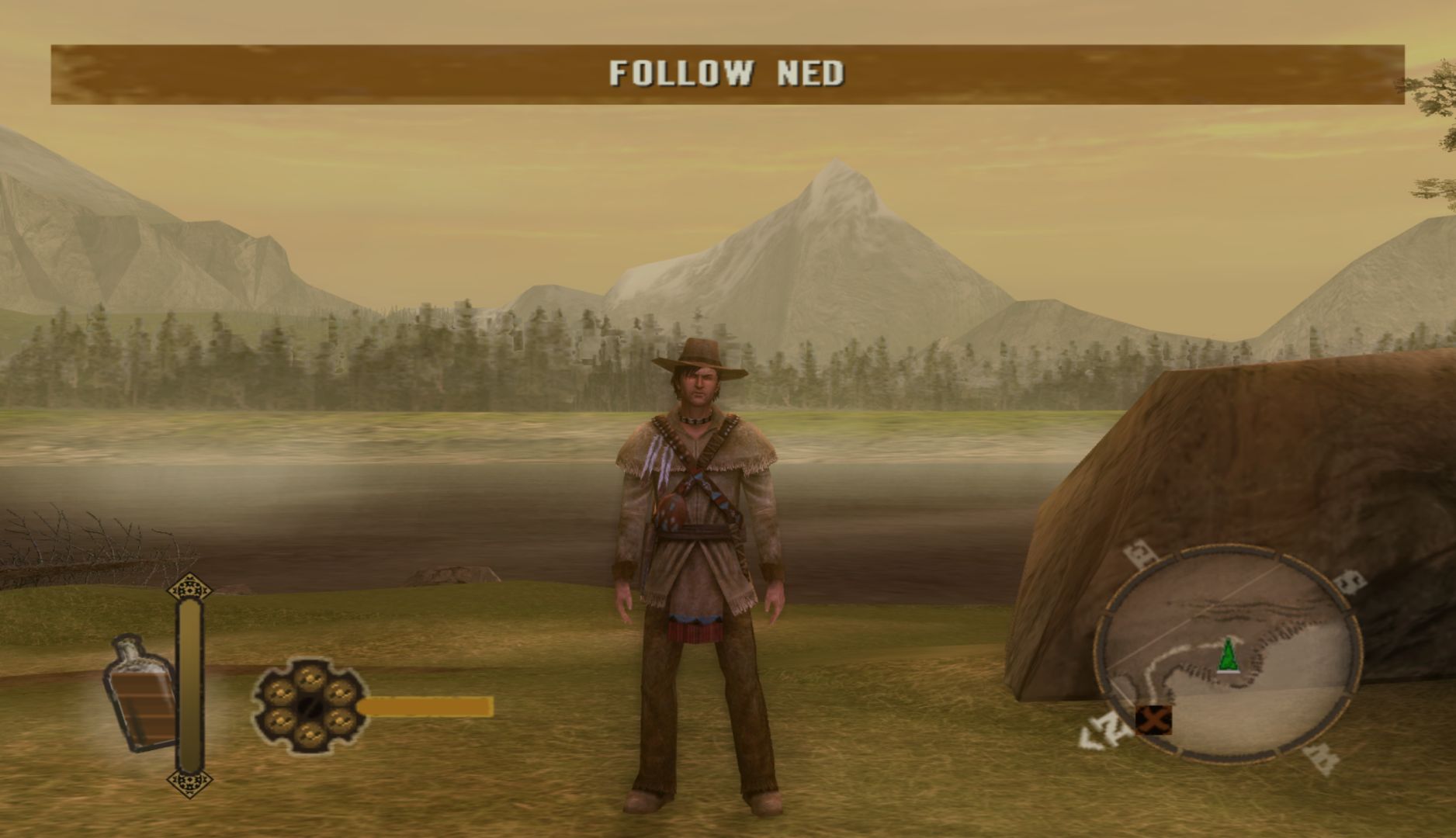Click the X objective marker on minimap

[1153, 720]
